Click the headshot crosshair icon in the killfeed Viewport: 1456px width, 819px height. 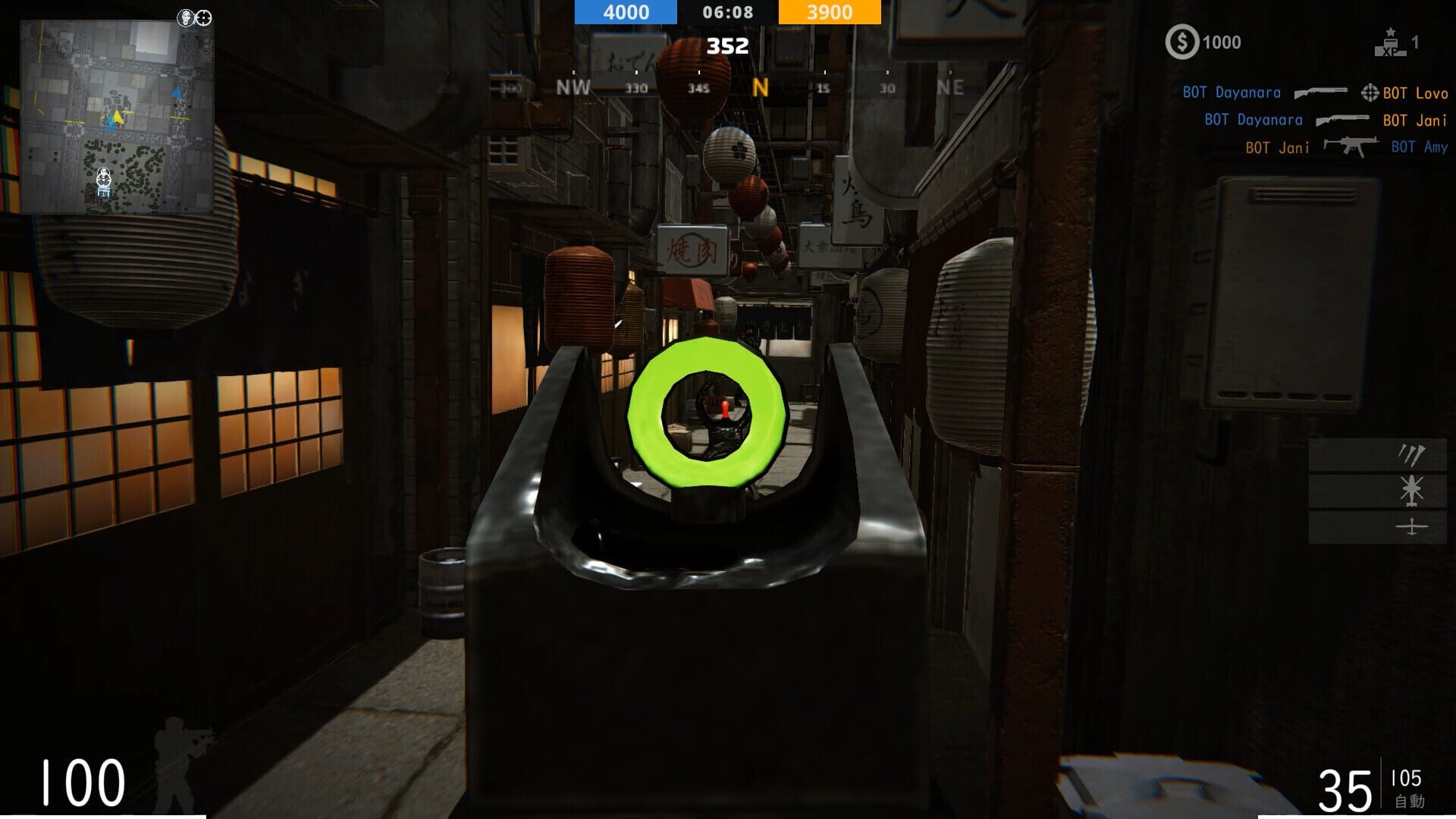1369,93
